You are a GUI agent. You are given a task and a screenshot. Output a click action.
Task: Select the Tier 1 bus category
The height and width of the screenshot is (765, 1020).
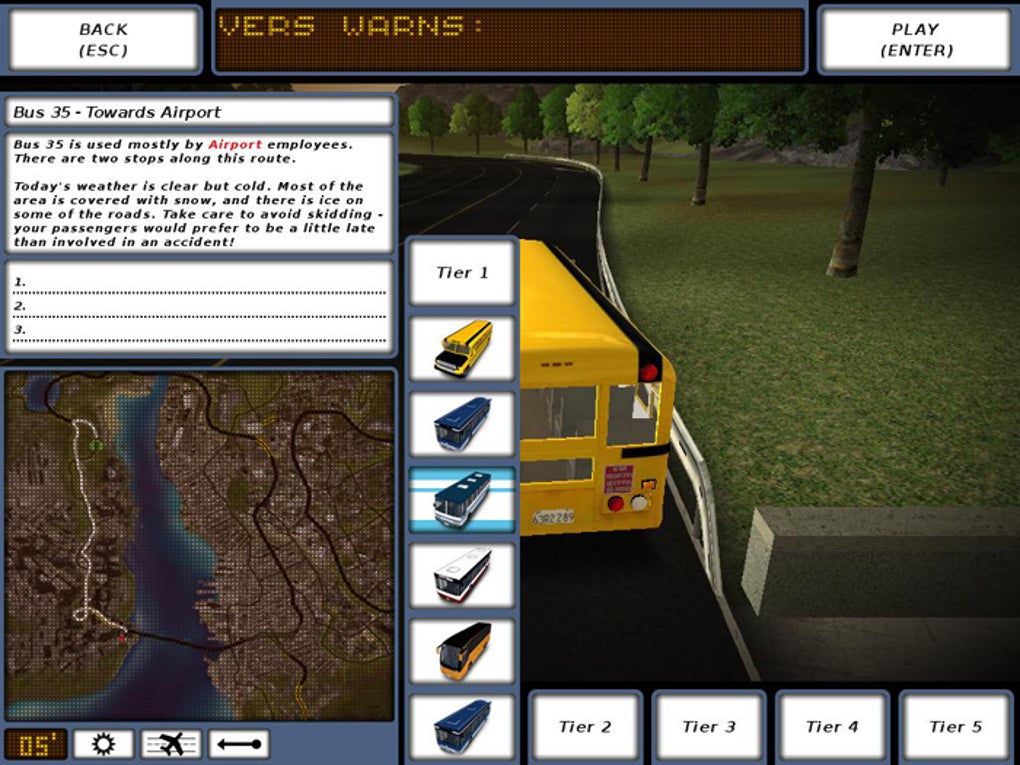pyautogui.click(x=462, y=272)
